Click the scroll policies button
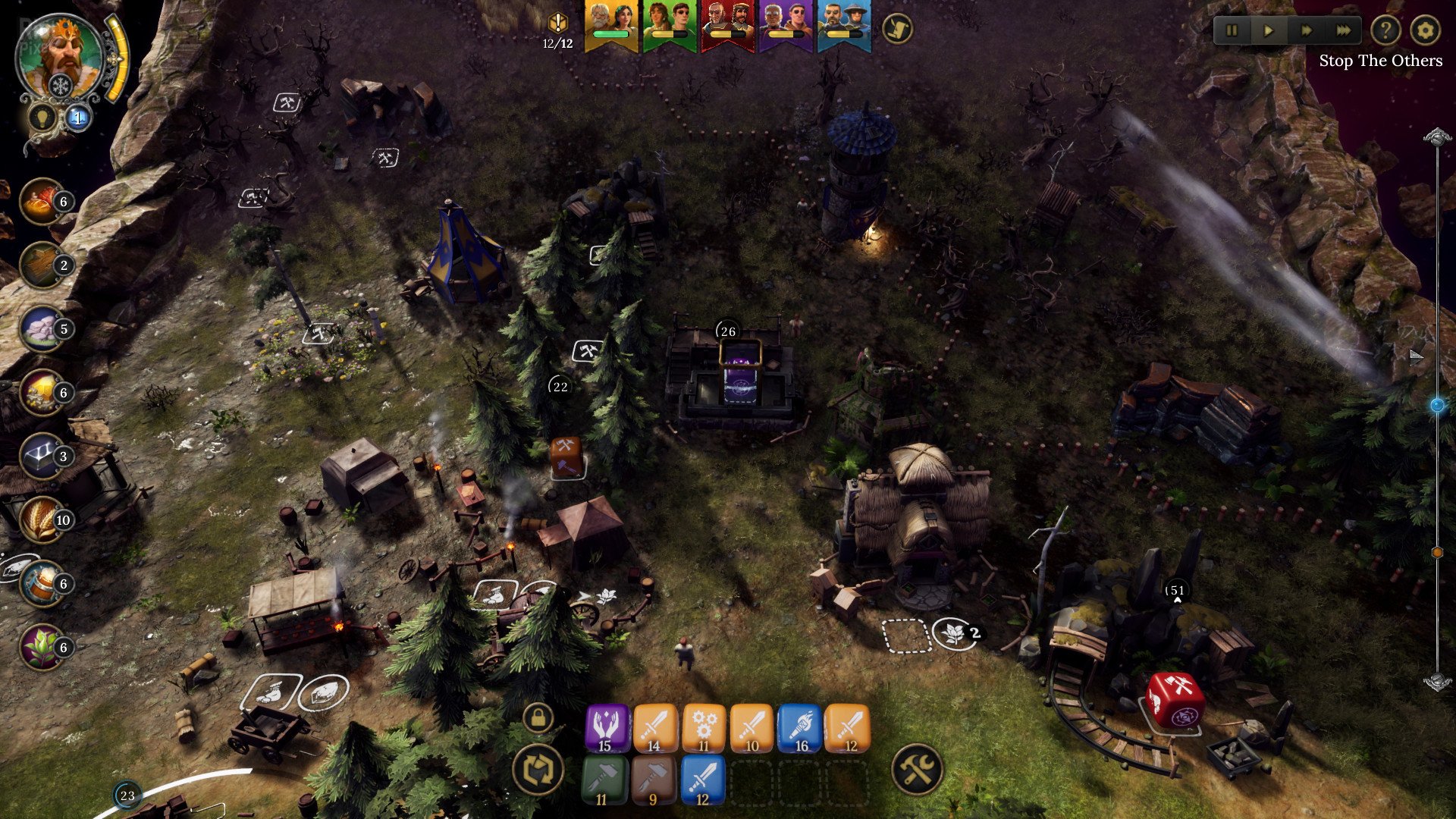 [x=897, y=30]
